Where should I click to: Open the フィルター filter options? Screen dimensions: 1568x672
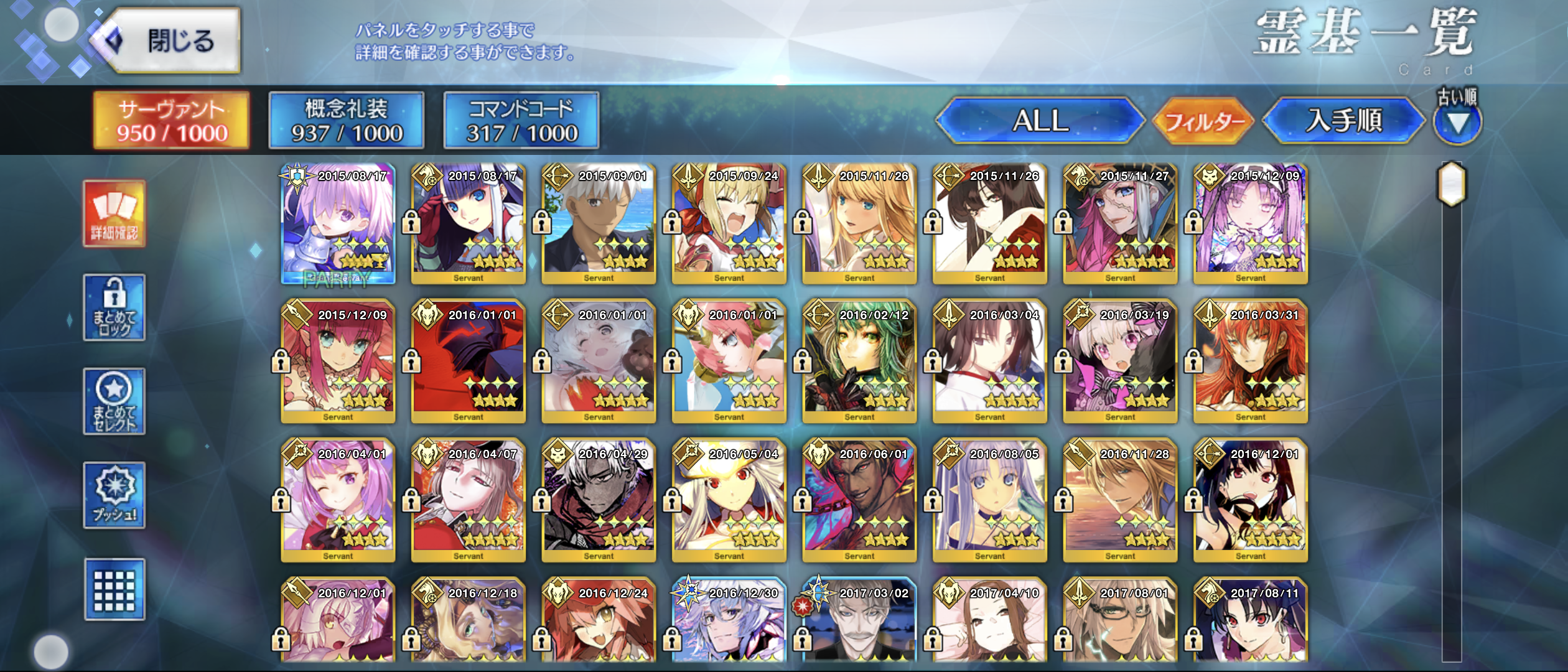[1203, 121]
